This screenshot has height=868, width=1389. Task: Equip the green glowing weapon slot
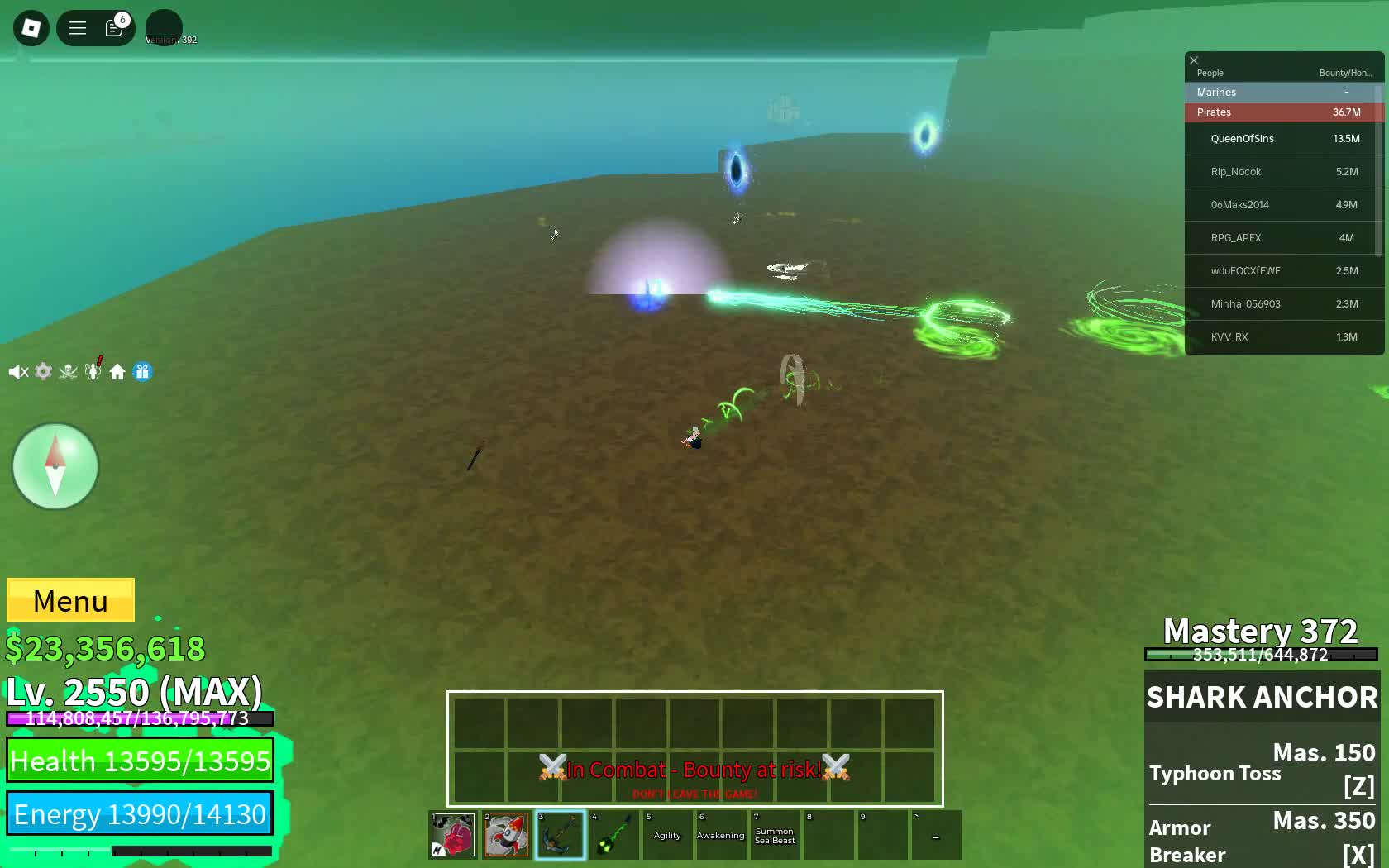click(613, 835)
